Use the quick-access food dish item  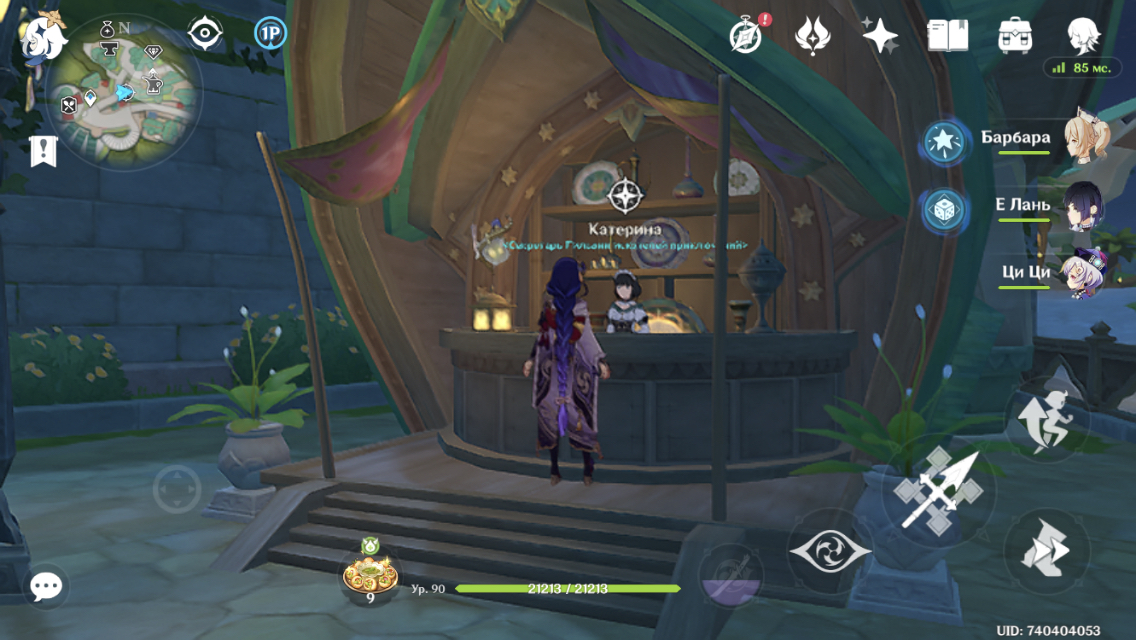click(x=369, y=575)
